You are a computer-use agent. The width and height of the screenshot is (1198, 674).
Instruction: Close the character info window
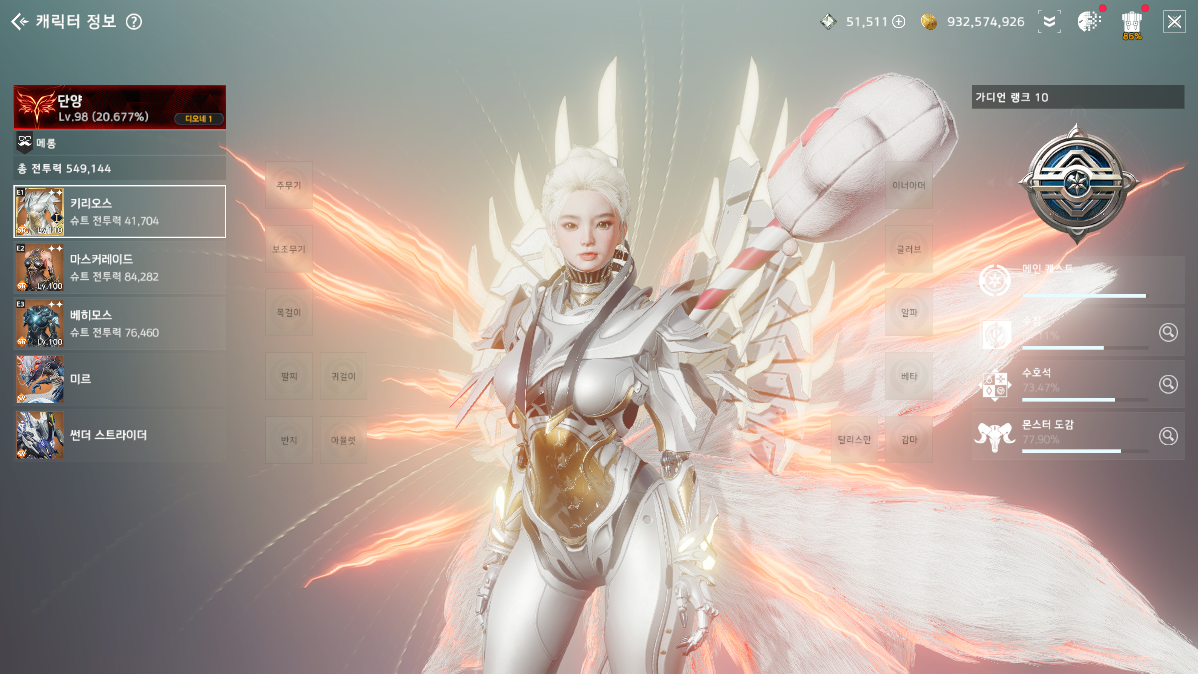[x=1174, y=21]
